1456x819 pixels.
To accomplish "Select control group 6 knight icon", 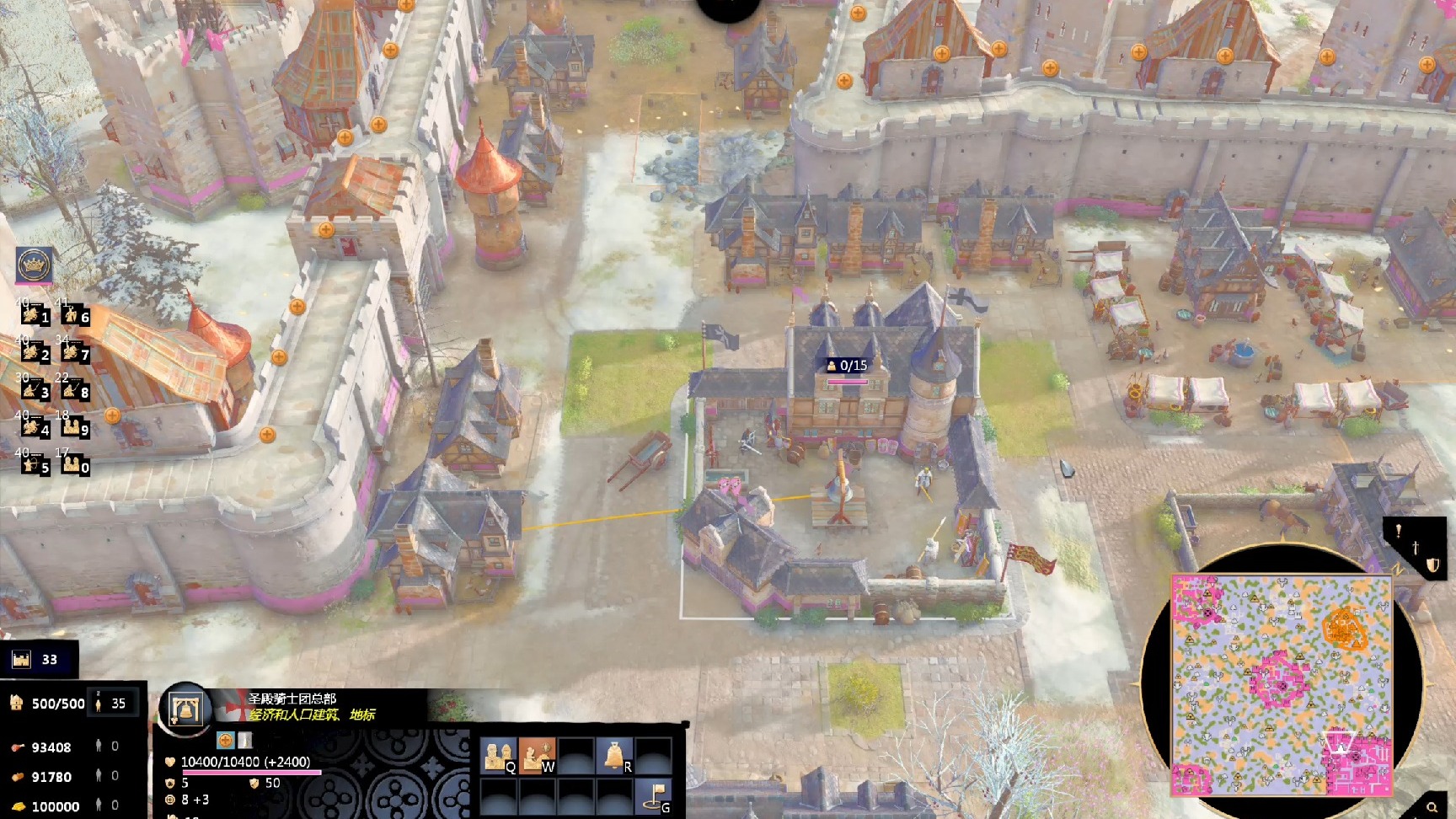I will point(74,315).
